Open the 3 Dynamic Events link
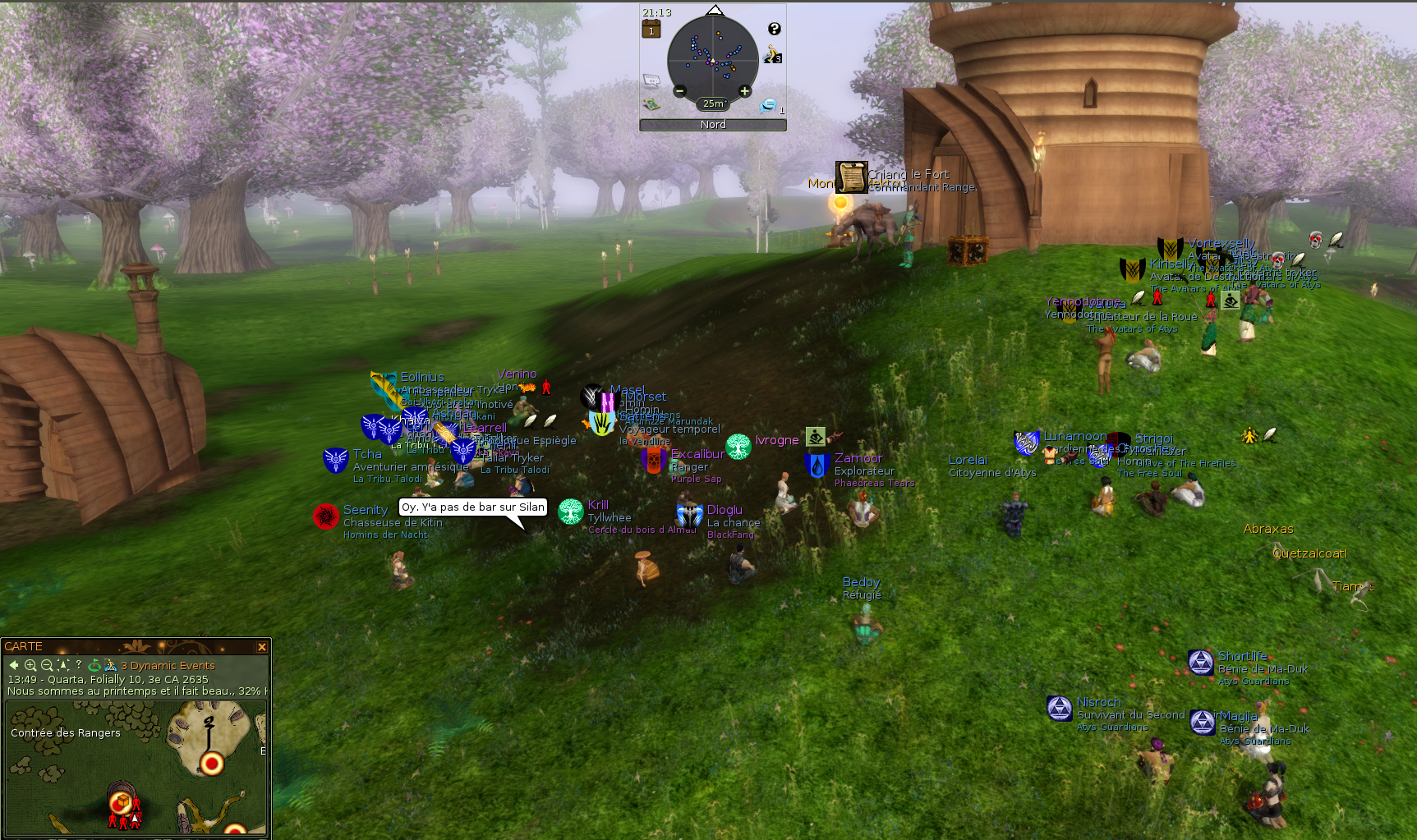Screen dimensions: 1417x840 (x=168, y=666)
